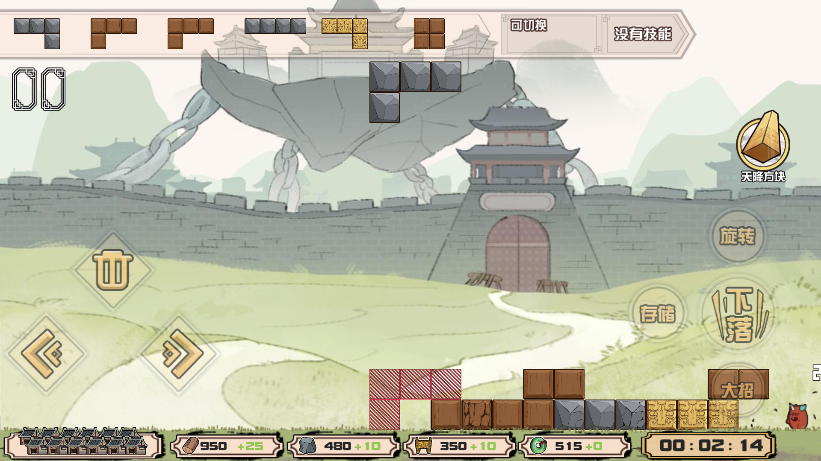Store the current block using 存储
Image resolution: width=821 pixels, height=461 pixels.
pos(658,313)
